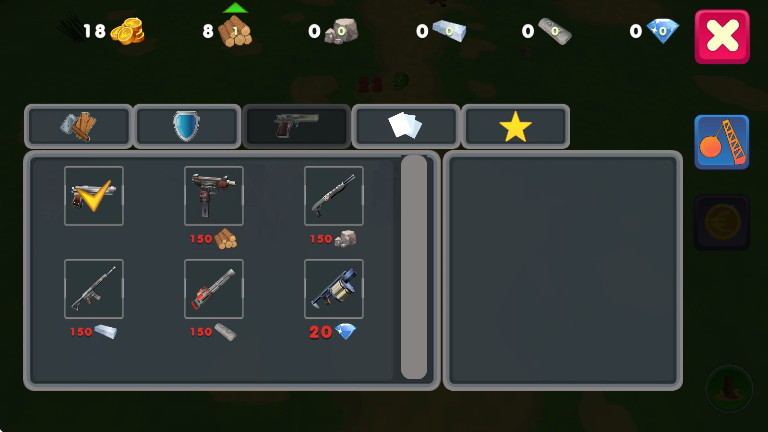Close the shop with the red X
This screenshot has height=432, width=768.
point(721,37)
